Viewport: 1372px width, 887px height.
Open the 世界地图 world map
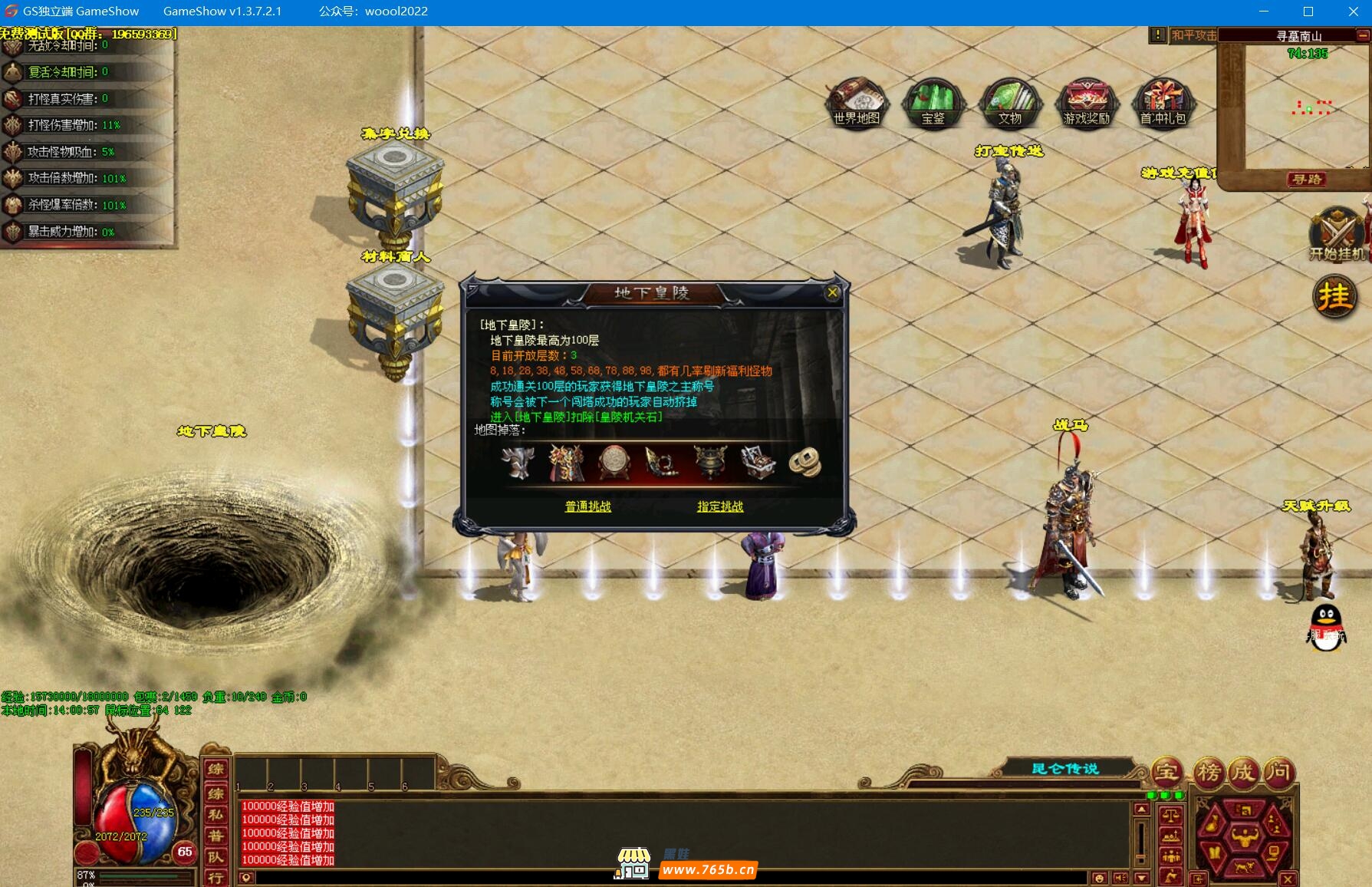857,101
